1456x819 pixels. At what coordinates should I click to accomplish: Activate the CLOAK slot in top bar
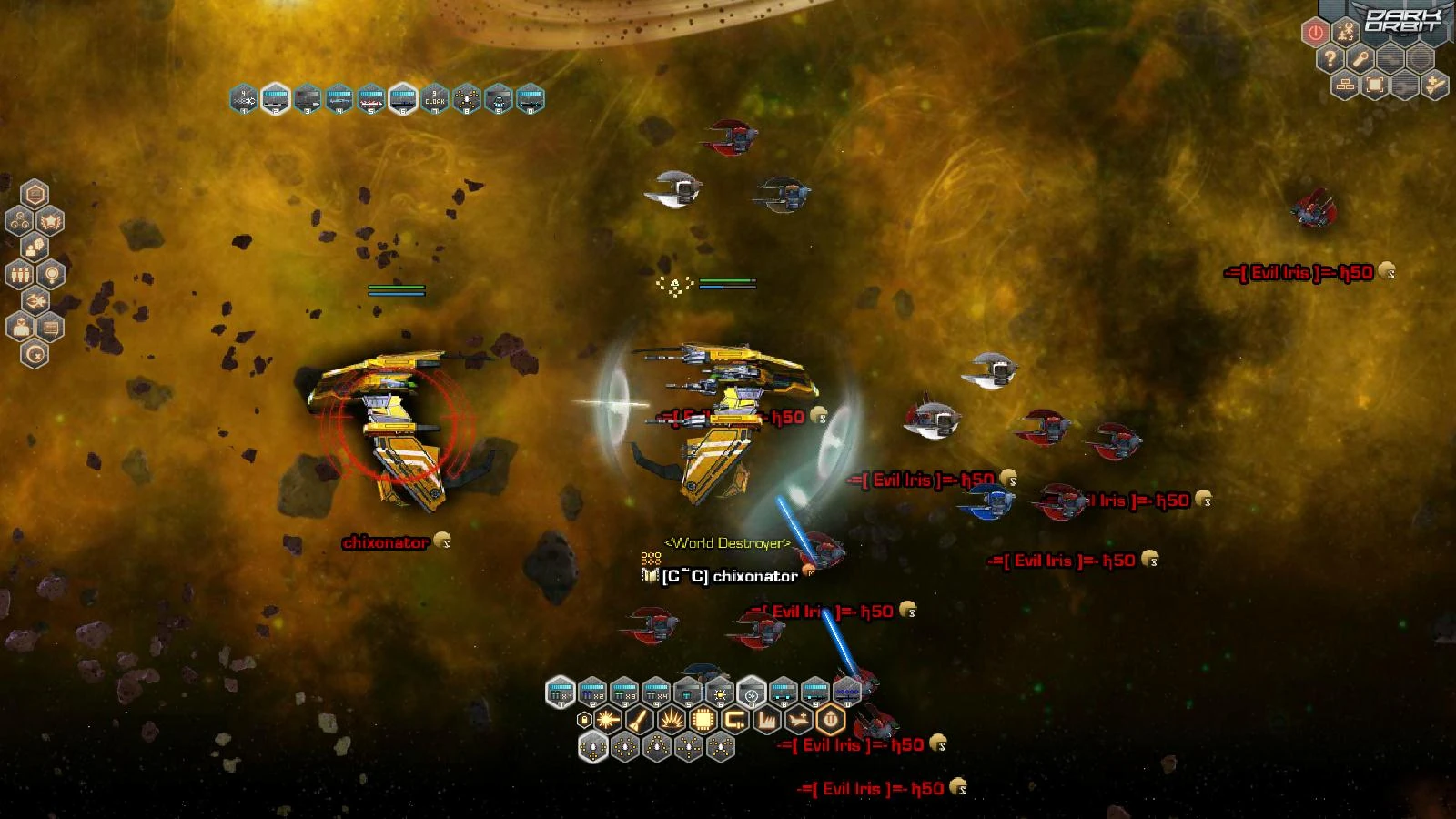click(435, 98)
